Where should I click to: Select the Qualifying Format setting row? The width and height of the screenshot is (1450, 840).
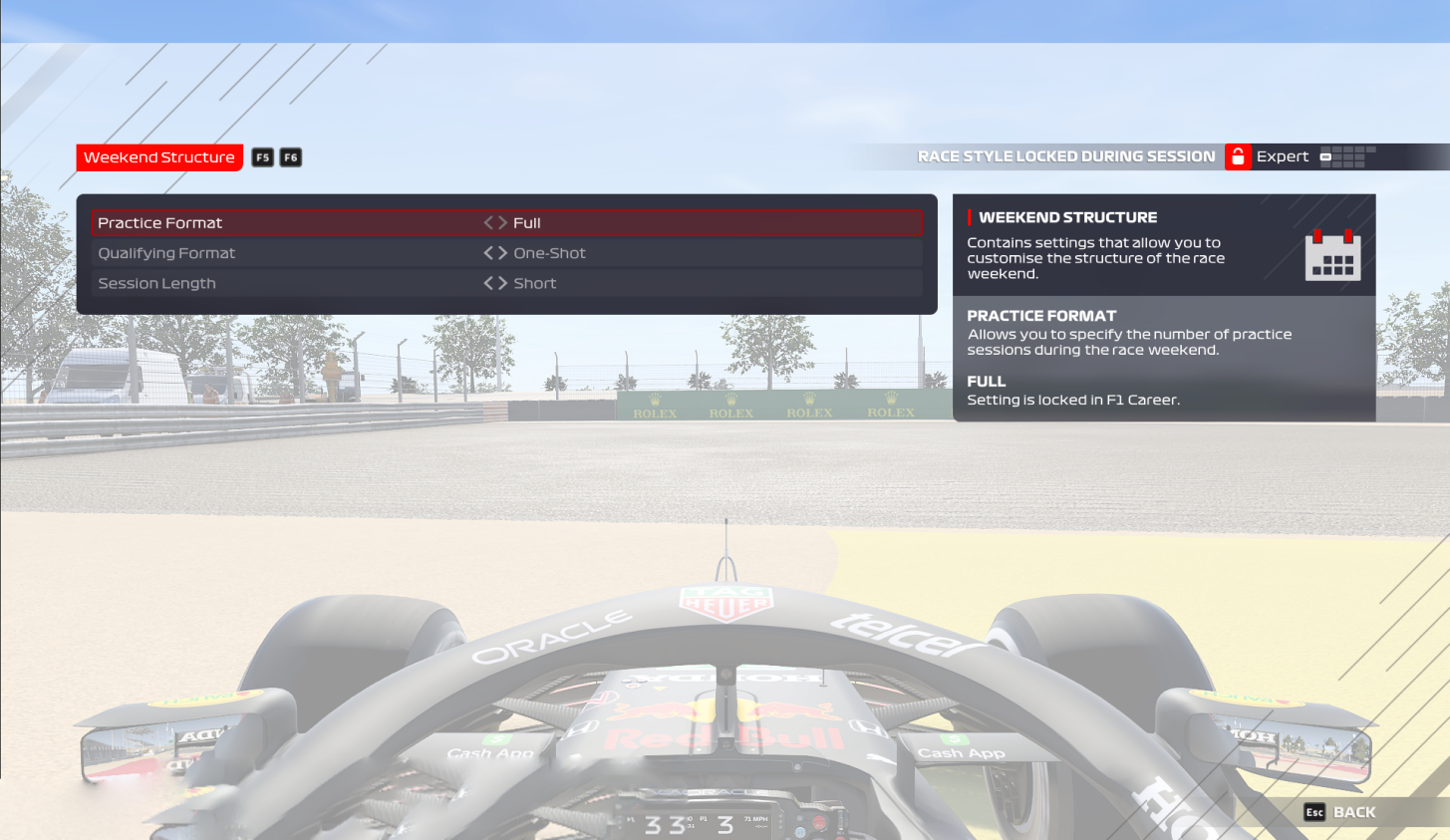click(299, 252)
